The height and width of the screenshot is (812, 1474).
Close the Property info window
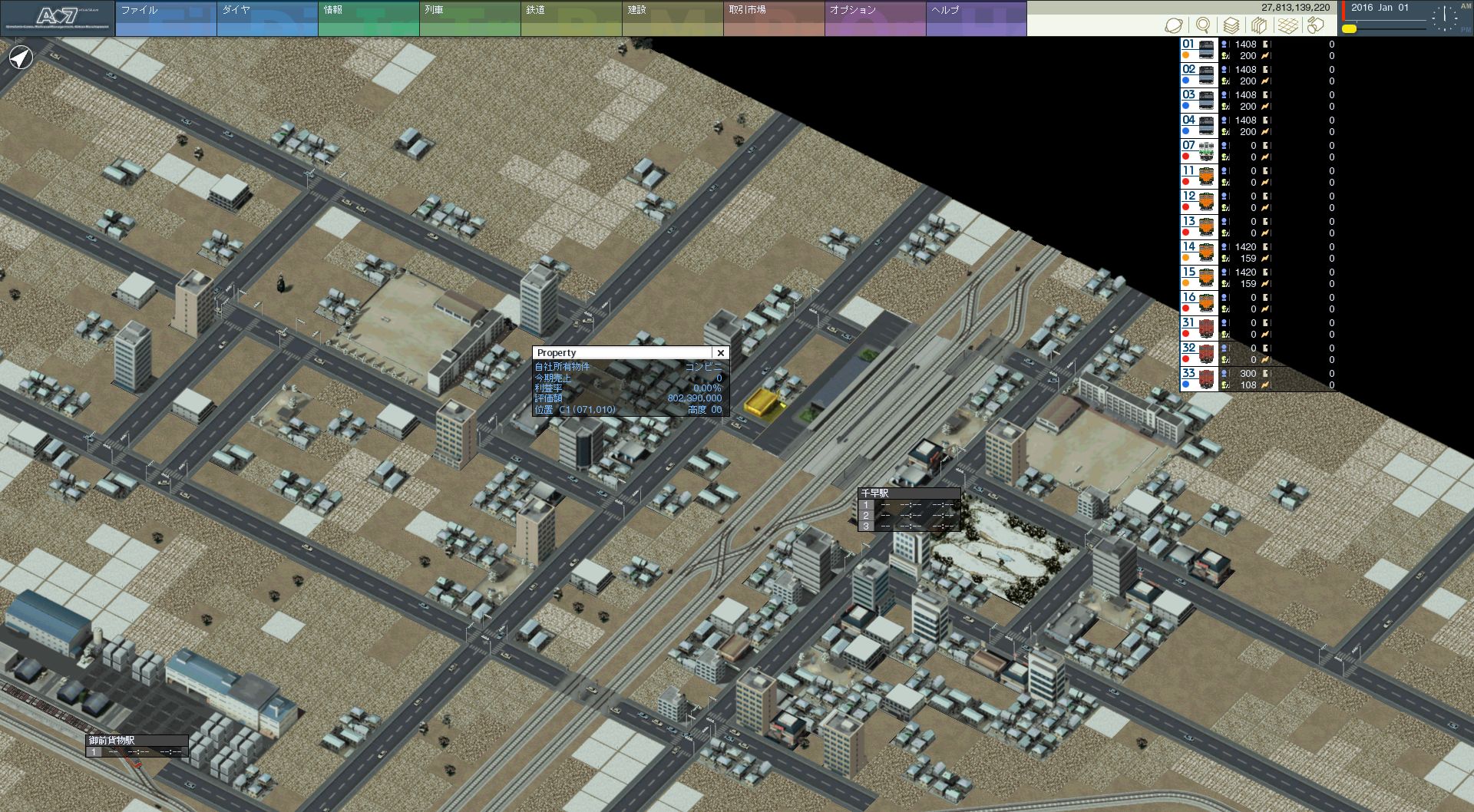[x=721, y=353]
